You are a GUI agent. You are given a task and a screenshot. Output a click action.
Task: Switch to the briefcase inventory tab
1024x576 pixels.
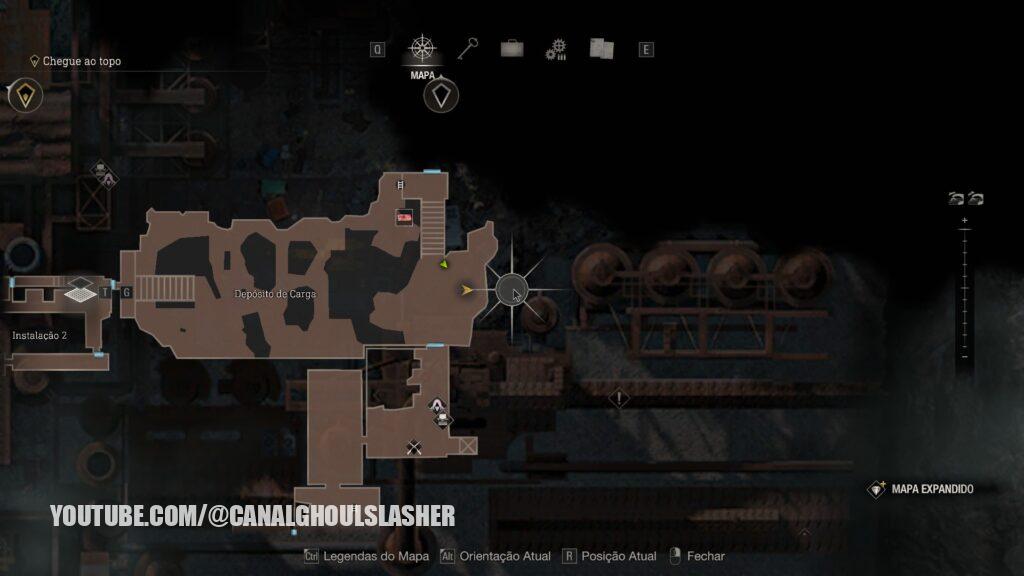coord(512,49)
